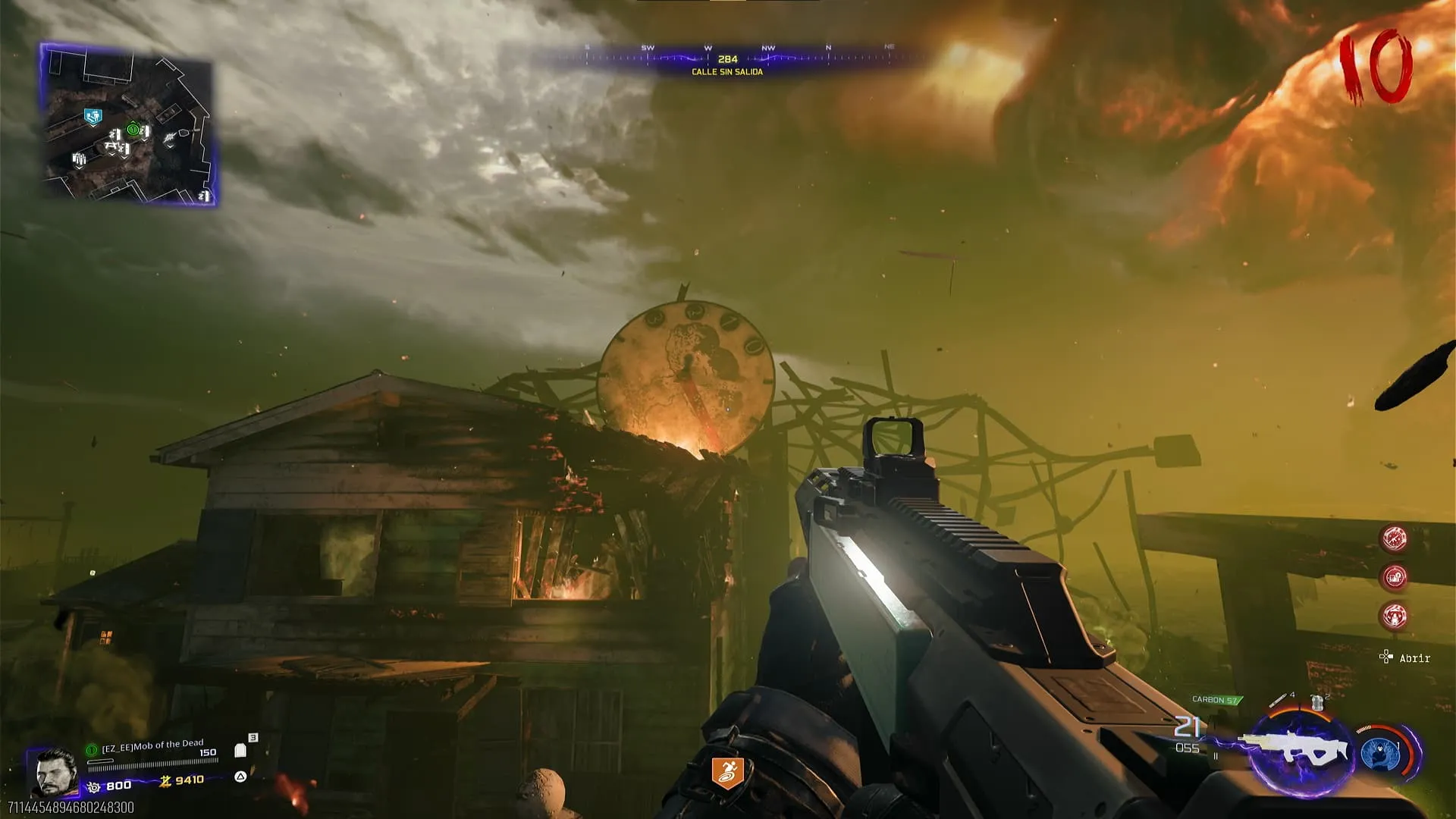
Task: Click the middle red perk icon
Action: click(1395, 577)
